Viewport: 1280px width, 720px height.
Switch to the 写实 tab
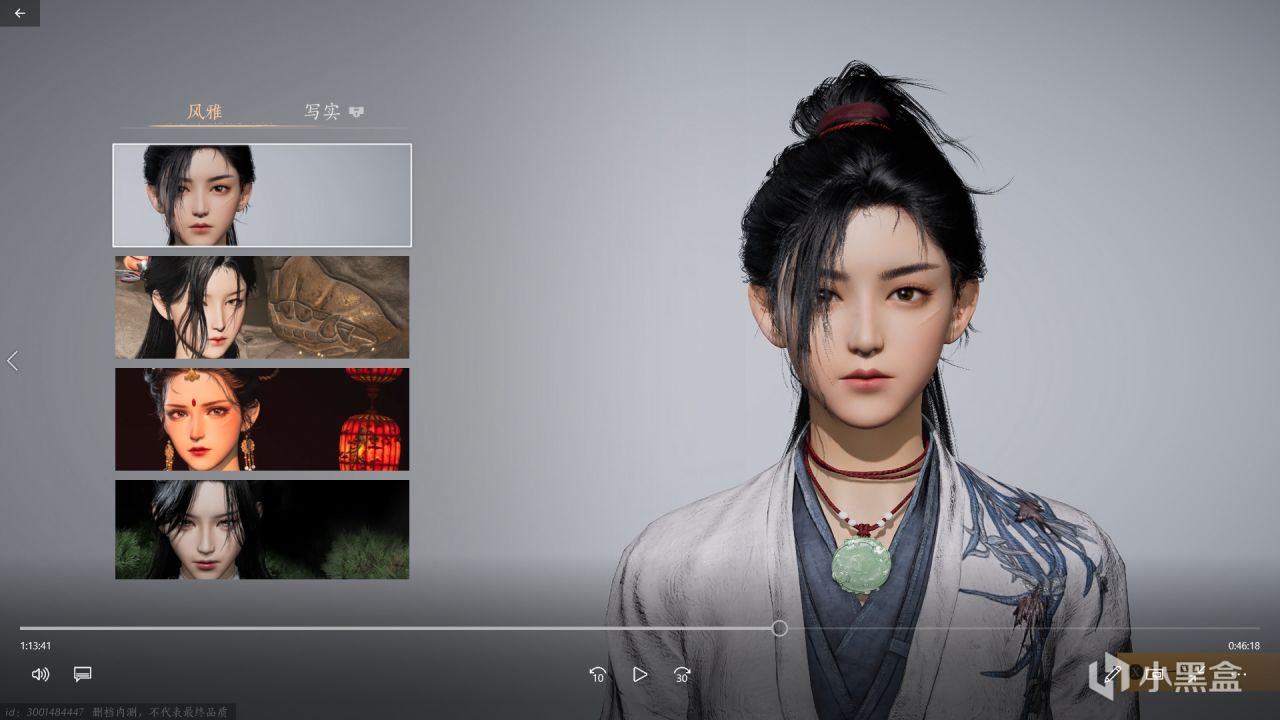pos(322,110)
